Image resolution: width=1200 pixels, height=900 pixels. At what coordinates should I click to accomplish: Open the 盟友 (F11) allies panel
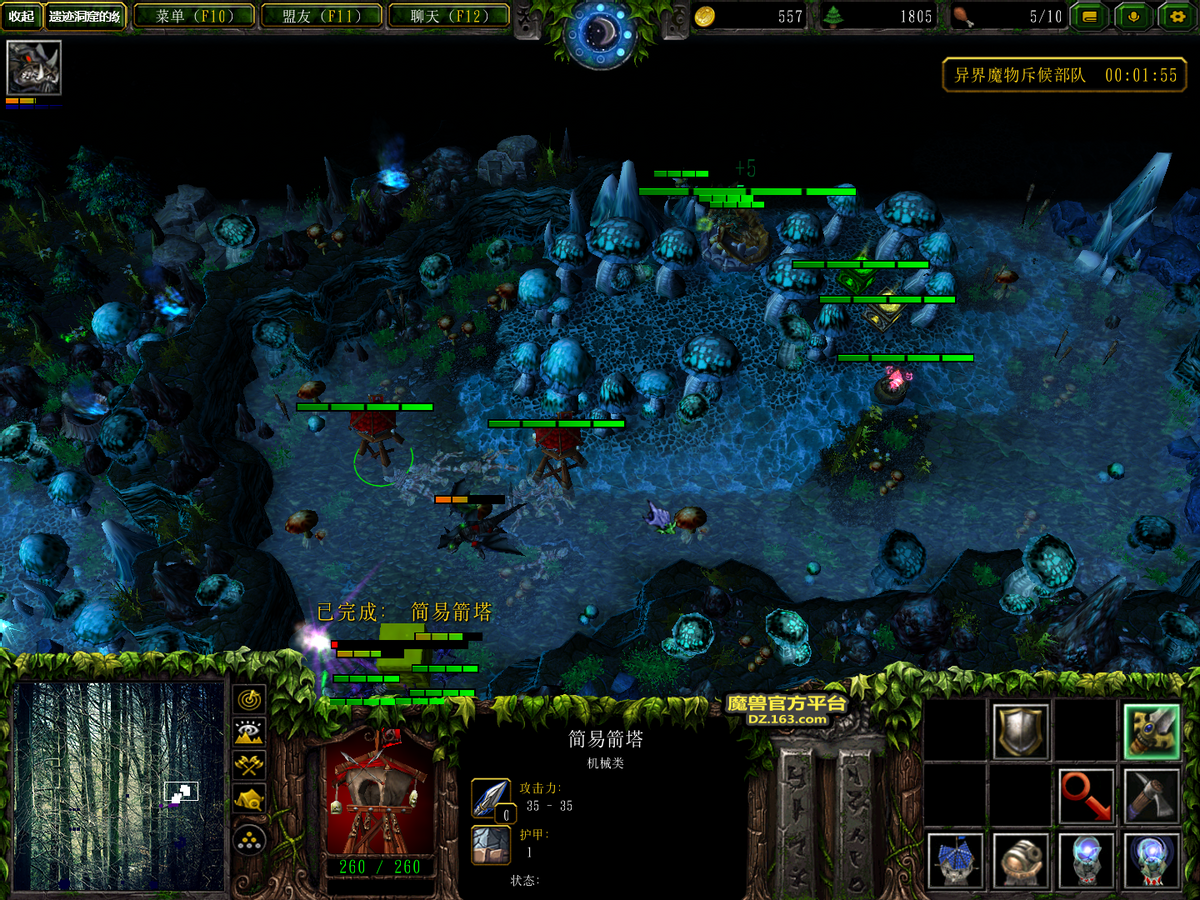click(x=321, y=16)
